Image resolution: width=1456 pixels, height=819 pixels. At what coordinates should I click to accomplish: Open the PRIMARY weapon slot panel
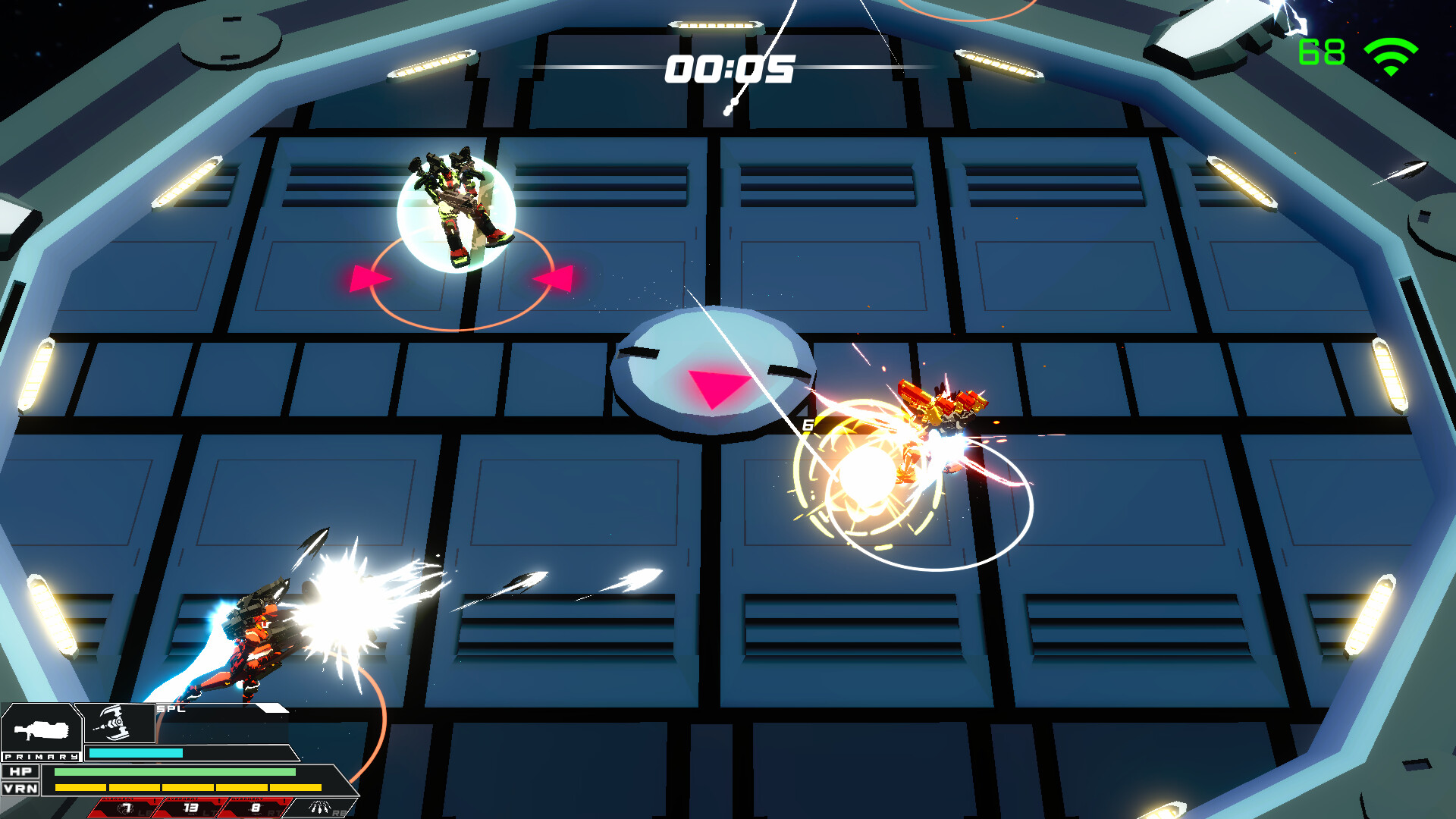click(42, 757)
